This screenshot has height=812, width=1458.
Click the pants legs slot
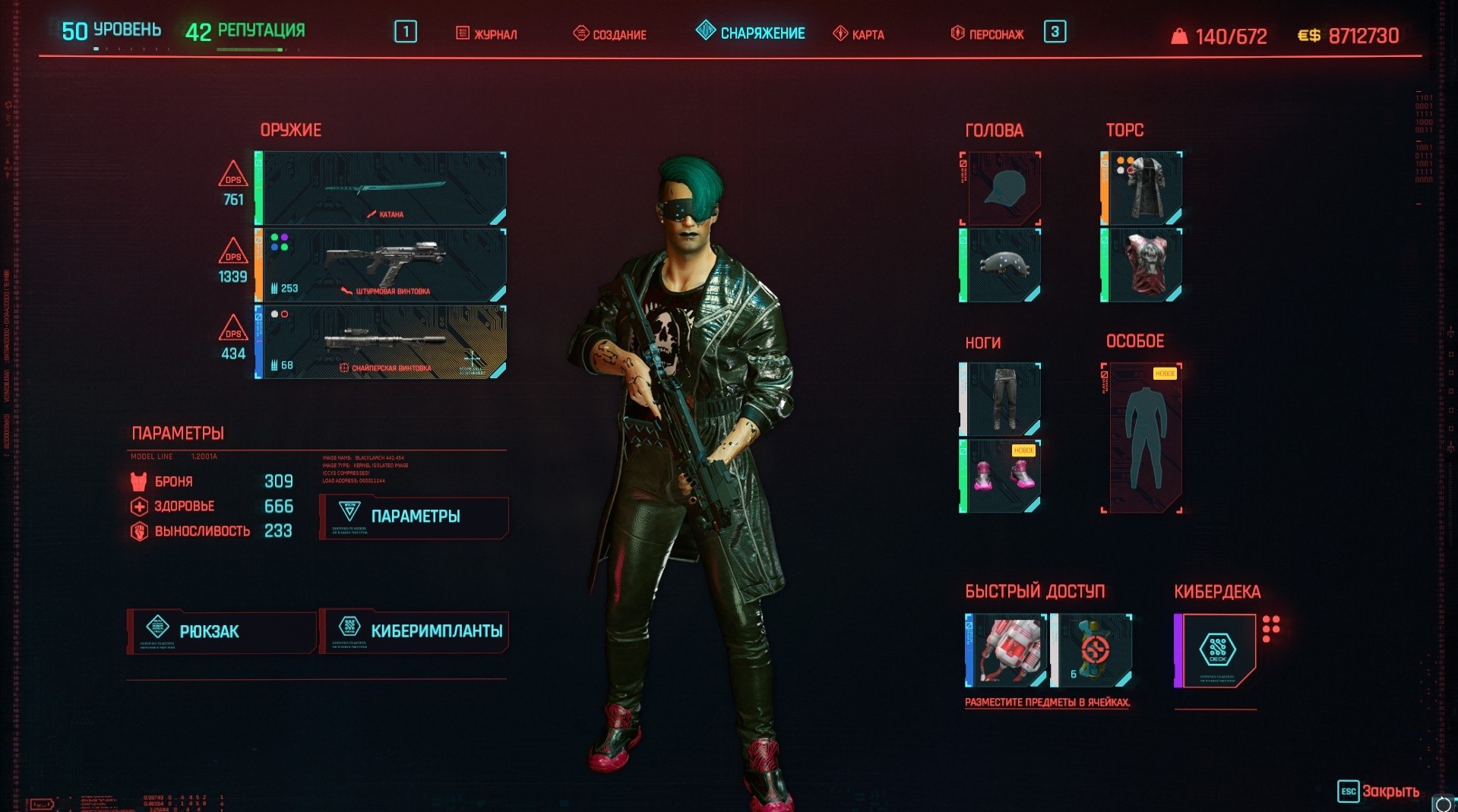coord(1001,399)
